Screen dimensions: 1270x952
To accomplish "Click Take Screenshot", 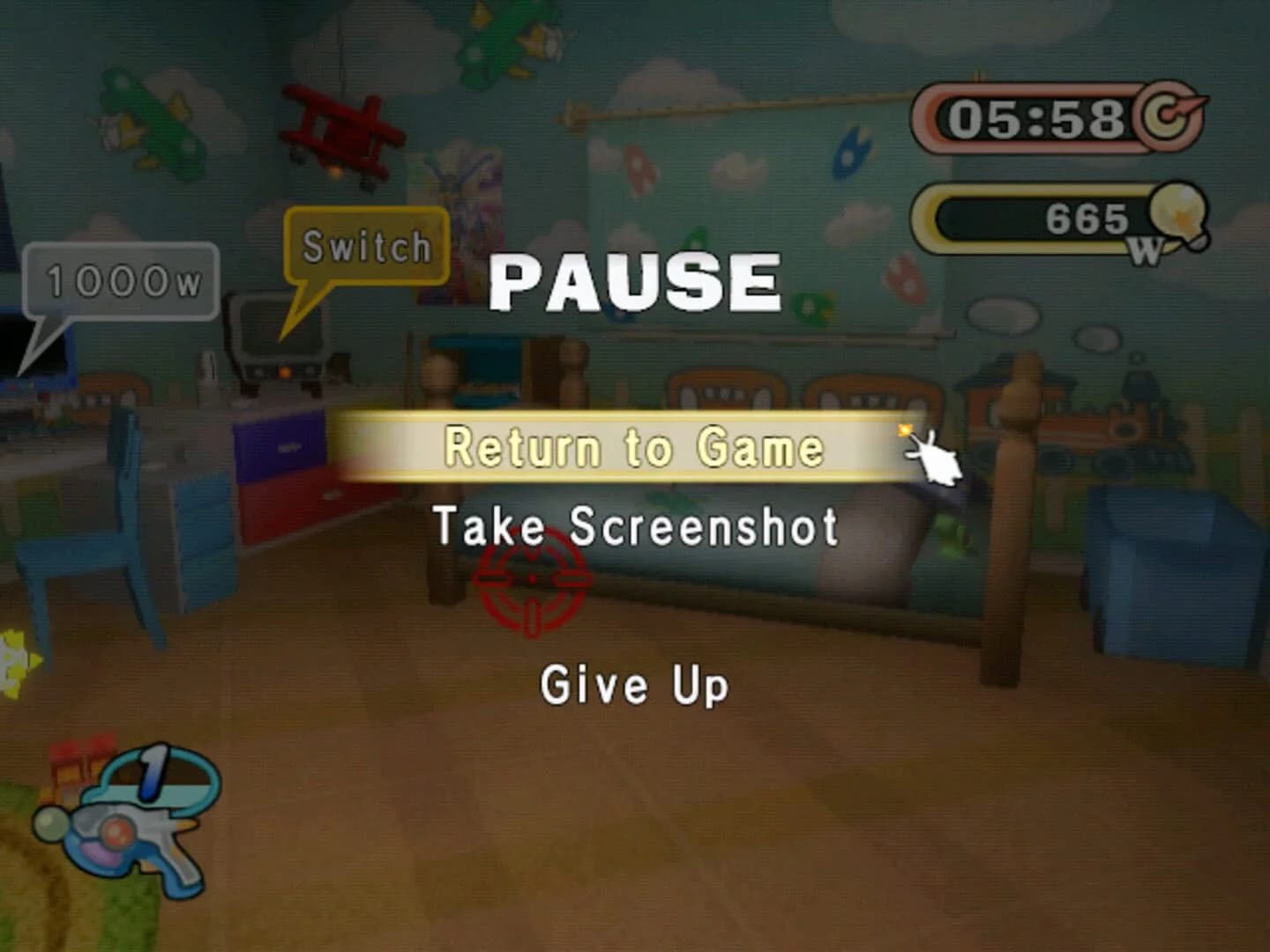I will click(637, 526).
